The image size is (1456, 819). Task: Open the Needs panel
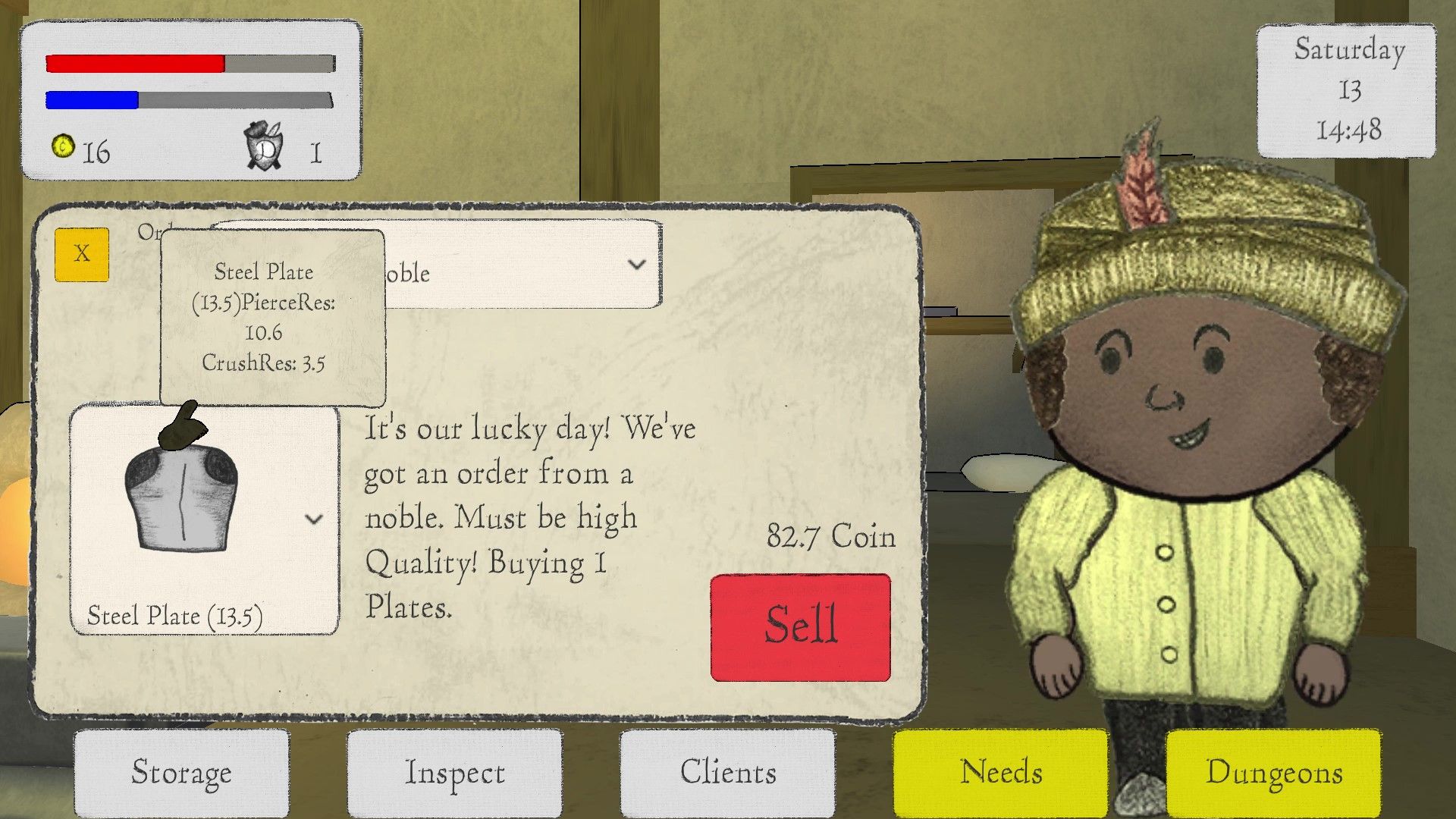coord(1000,772)
